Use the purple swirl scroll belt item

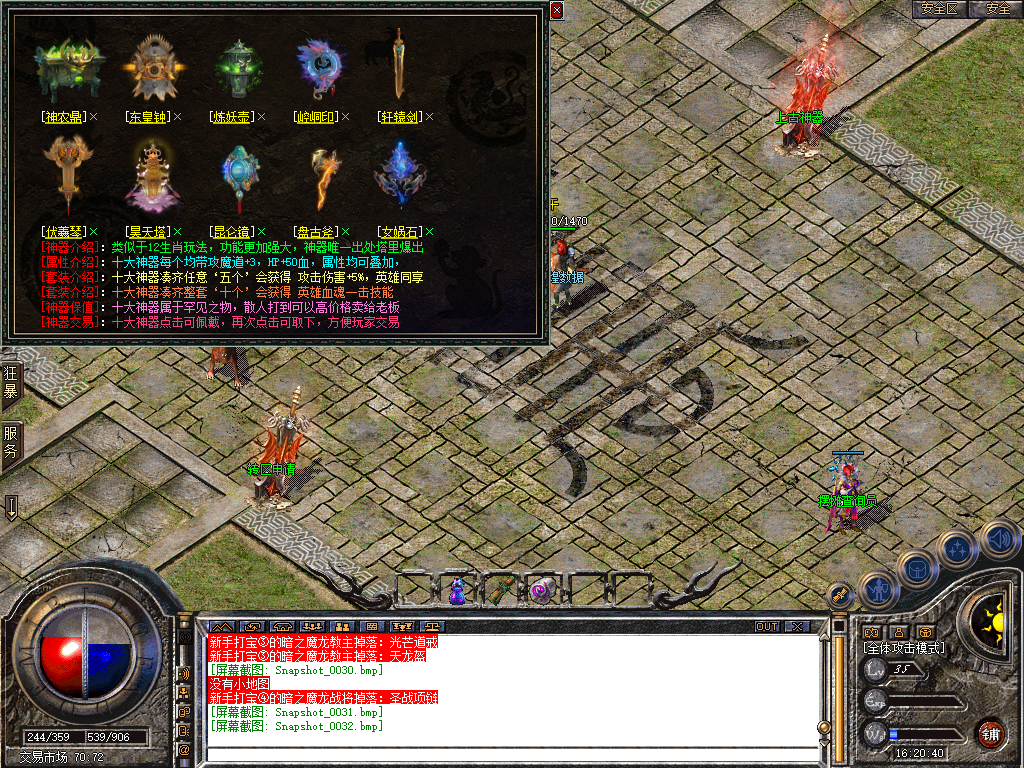[x=541, y=590]
